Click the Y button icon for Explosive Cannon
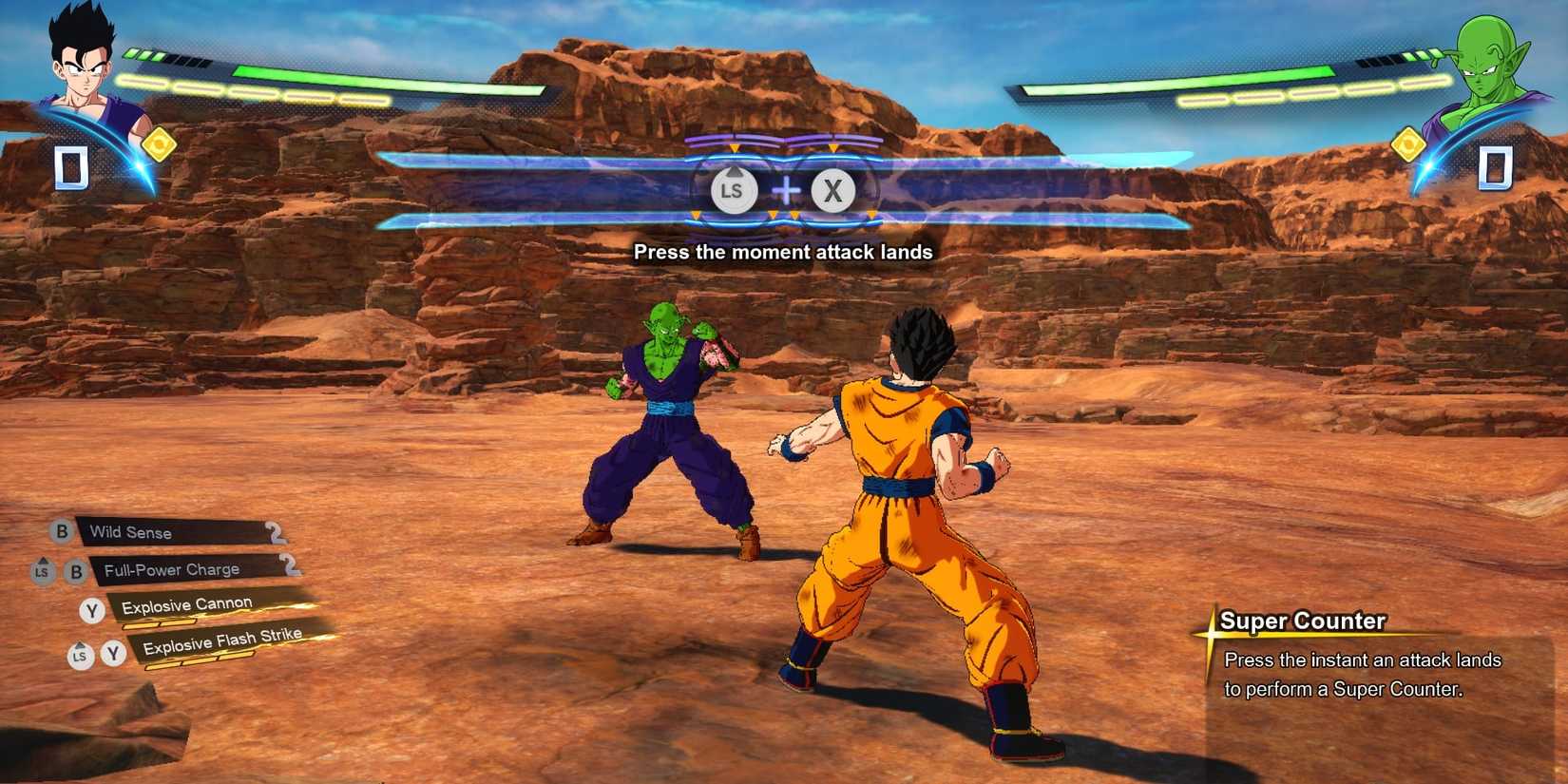The width and height of the screenshot is (1568, 784). coord(92,609)
